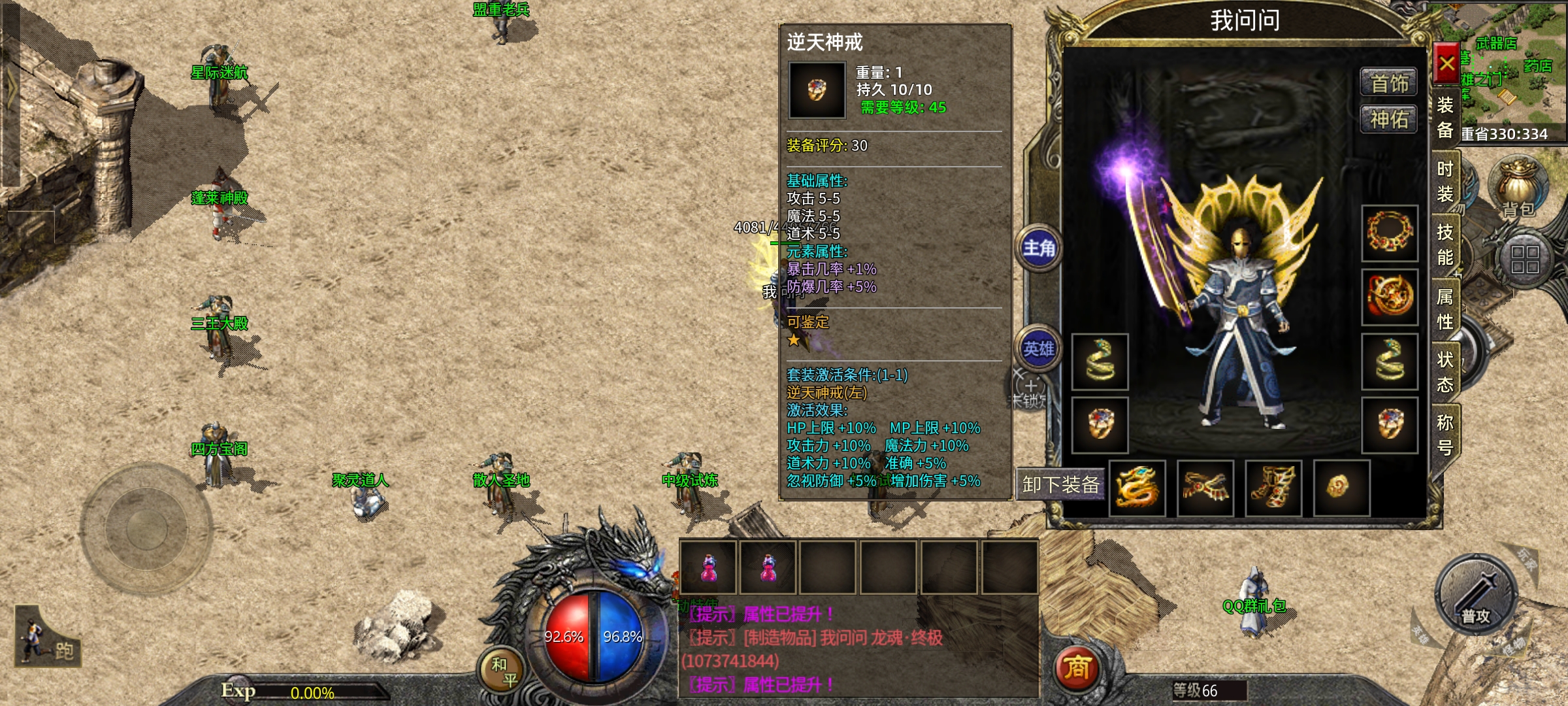The width and height of the screenshot is (1568, 706).
Task: Choose the 主角 main character button
Action: (x=1039, y=248)
